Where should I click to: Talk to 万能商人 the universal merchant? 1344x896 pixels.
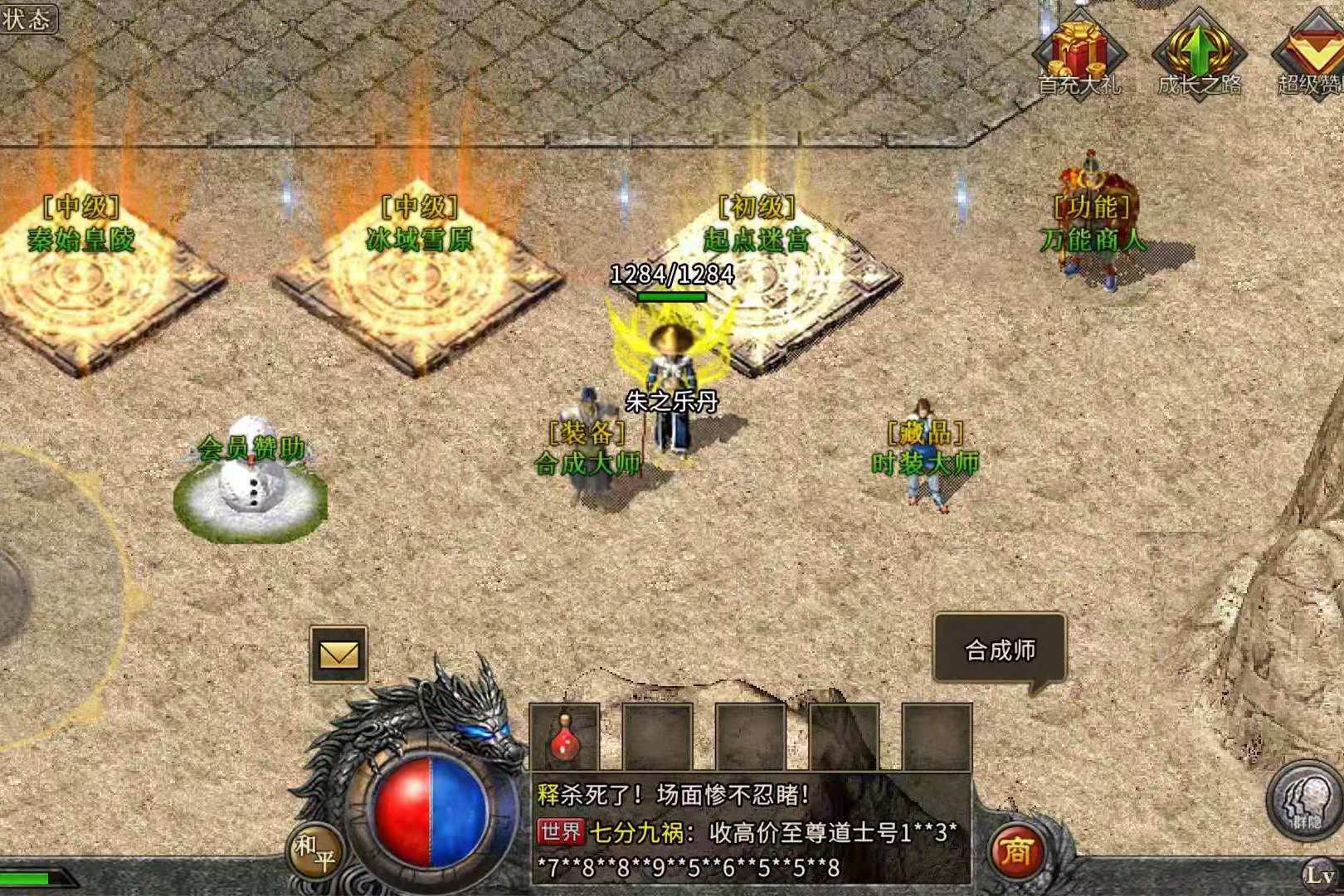[1091, 207]
